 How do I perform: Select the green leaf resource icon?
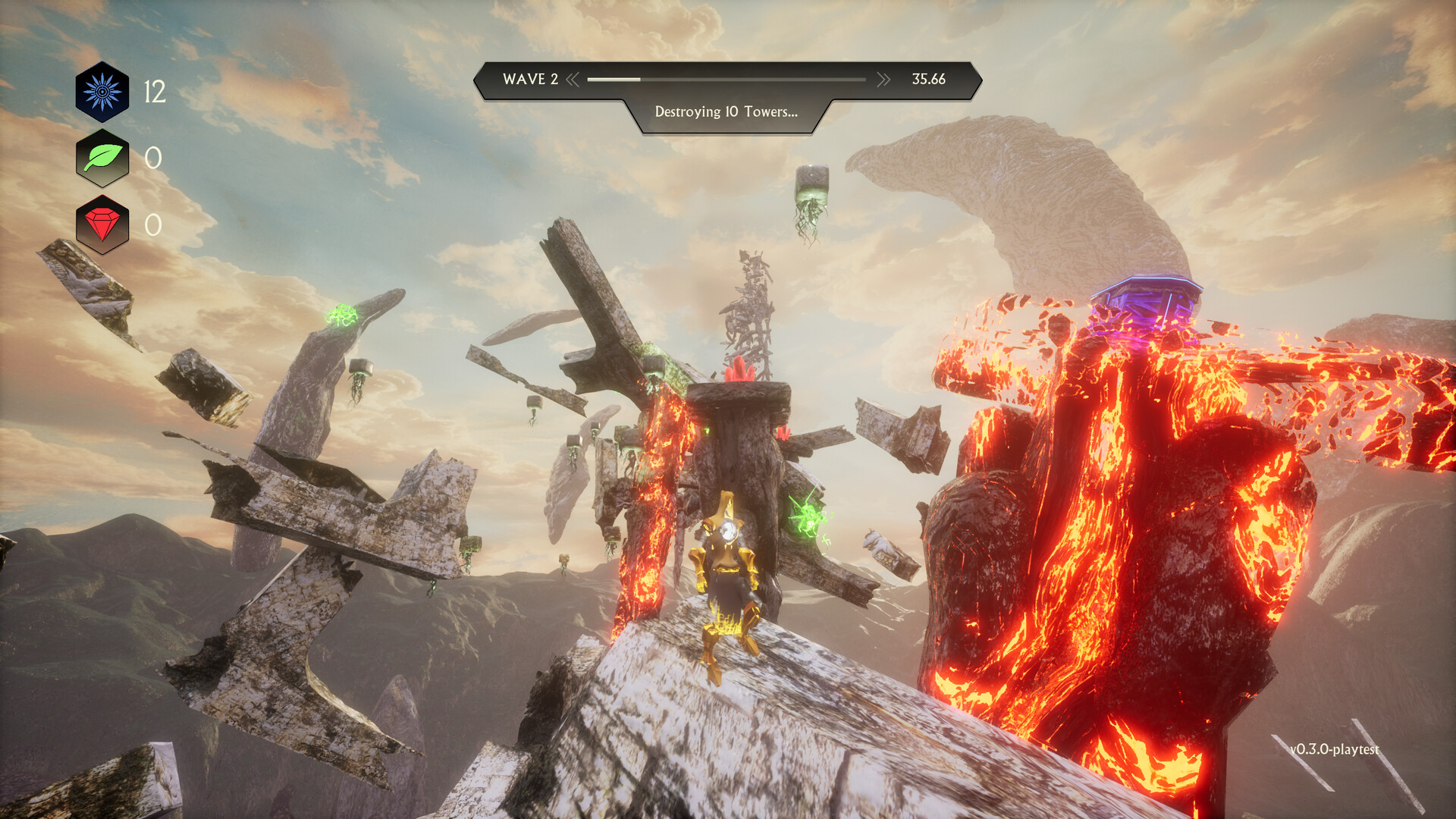pos(102,158)
